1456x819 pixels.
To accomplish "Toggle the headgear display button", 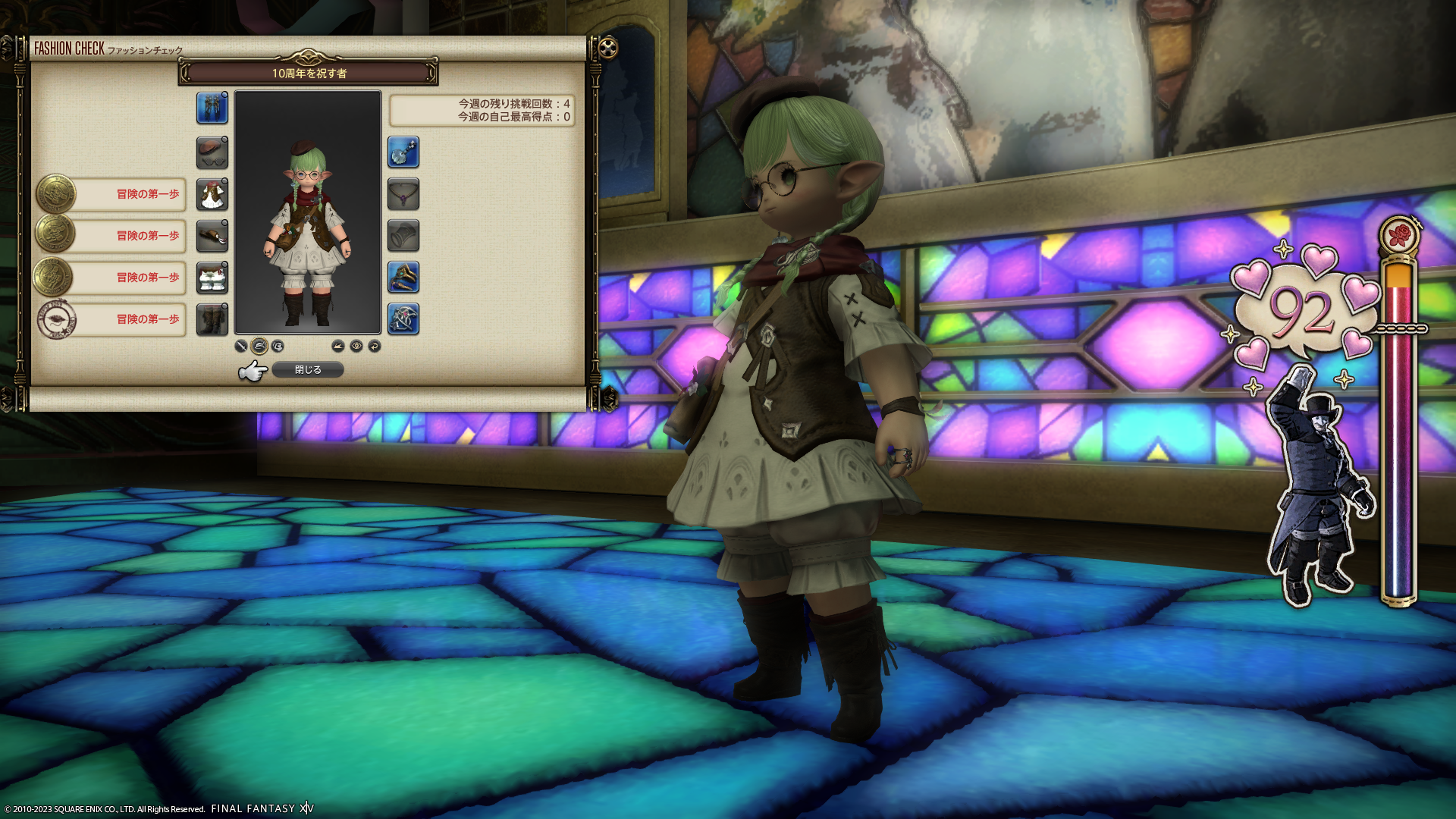I will [x=259, y=347].
